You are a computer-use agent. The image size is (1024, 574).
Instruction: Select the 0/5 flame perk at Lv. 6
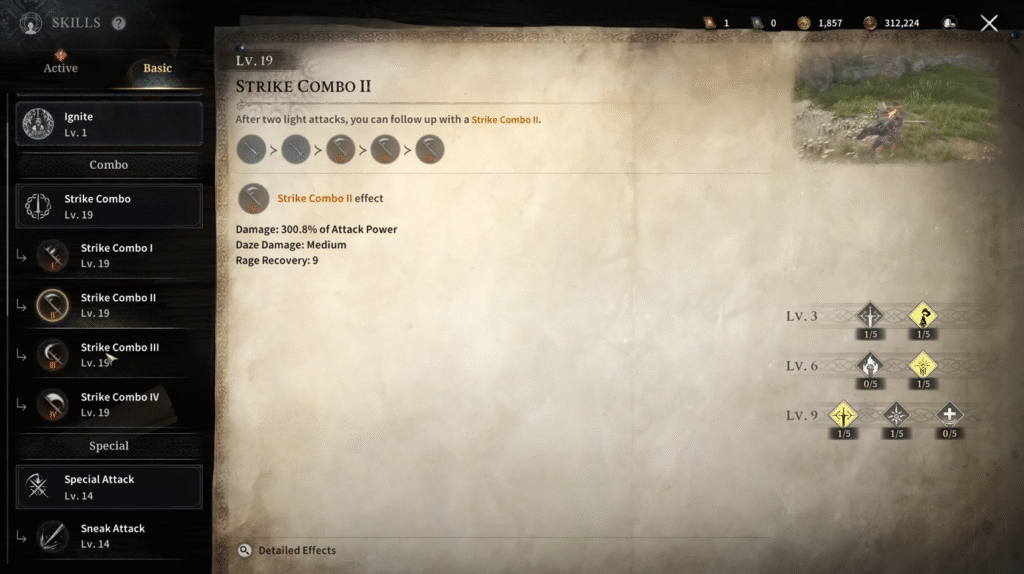(x=870, y=366)
